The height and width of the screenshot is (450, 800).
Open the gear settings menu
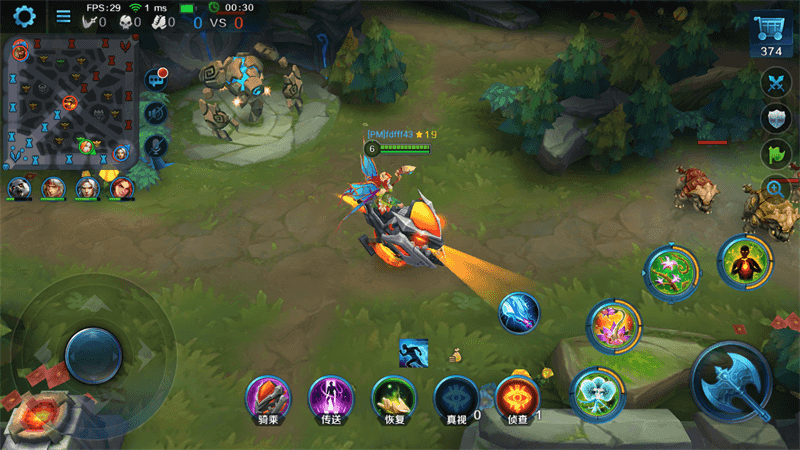point(23,16)
